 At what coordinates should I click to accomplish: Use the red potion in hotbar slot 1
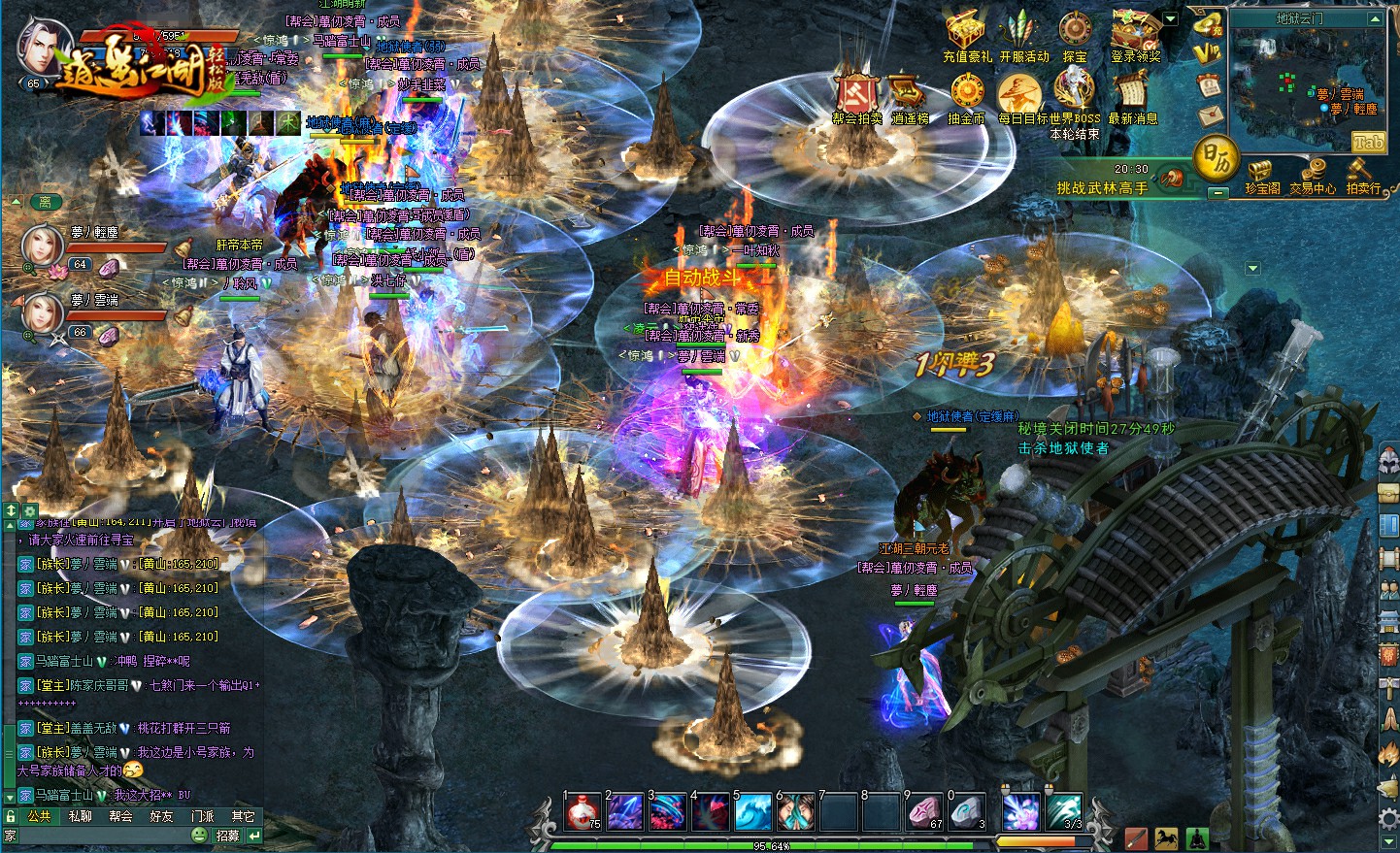pos(583,811)
